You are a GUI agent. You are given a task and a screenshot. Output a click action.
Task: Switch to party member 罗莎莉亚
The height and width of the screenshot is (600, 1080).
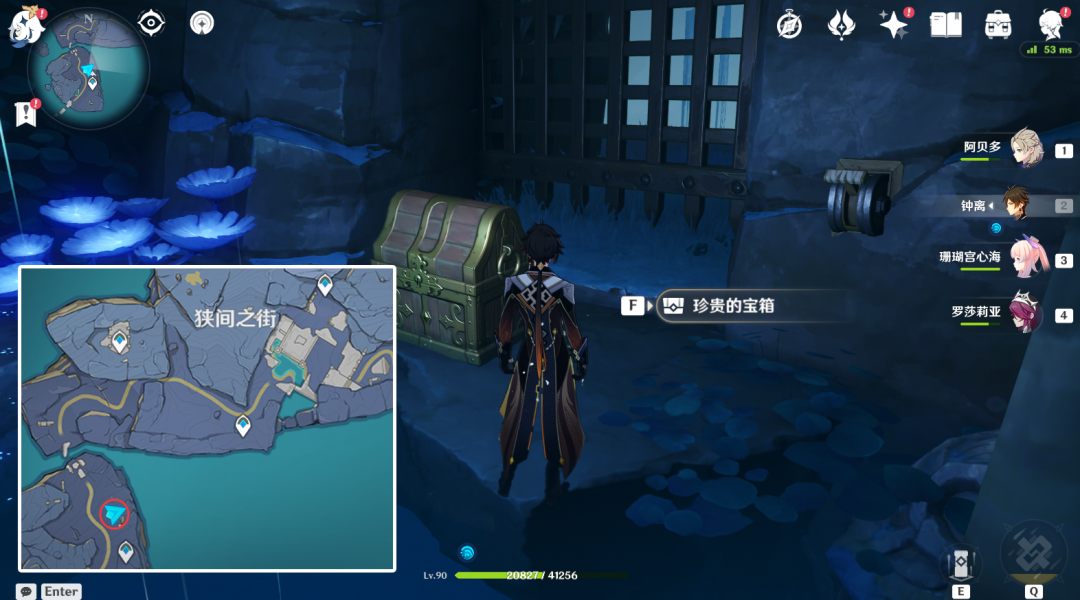1026,312
